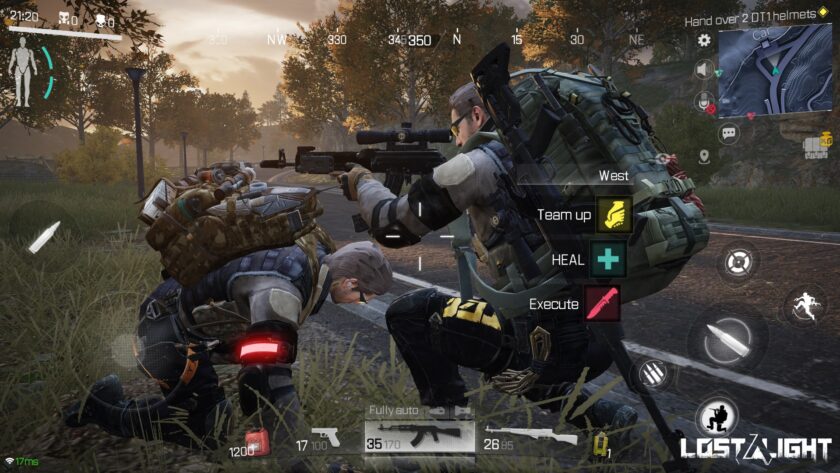Open the minimap
The width and height of the screenshot is (840, 473).
pyautogui.click(x=774, y=70)
